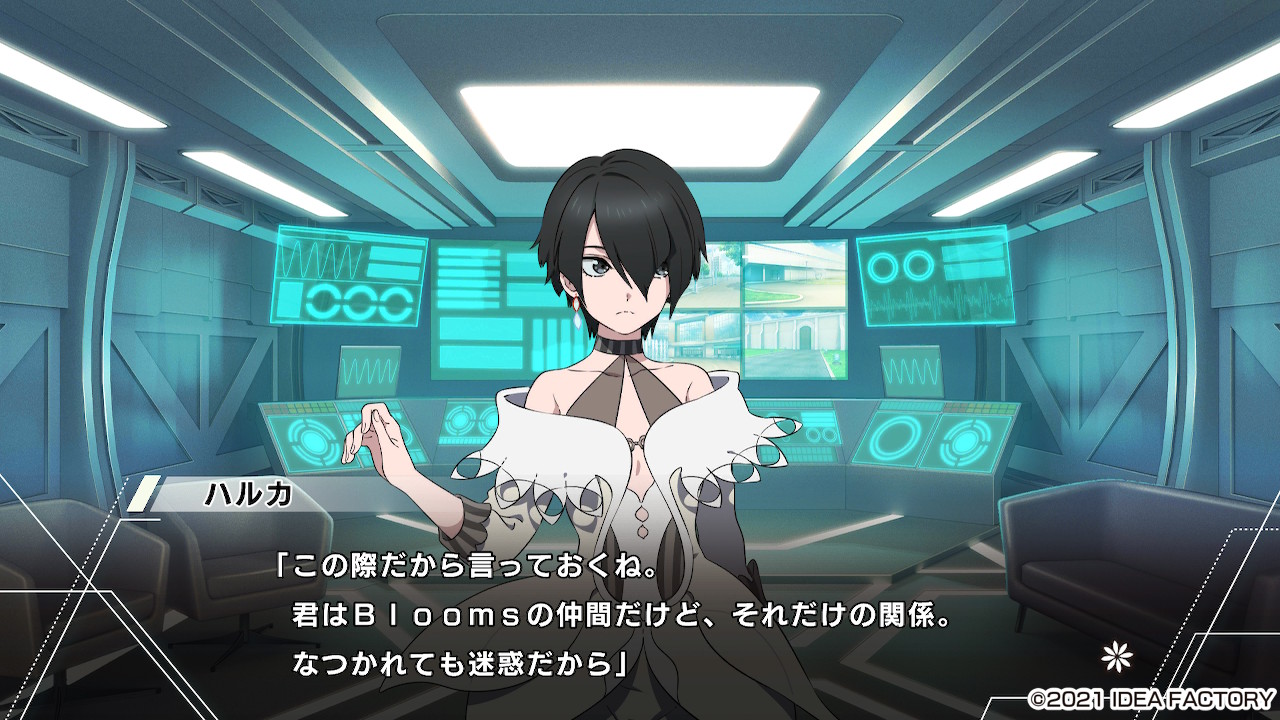Advance dialogue with the white flower icon
Image resolution: width=1280 pixels, height=720 pixels.
[x=1113, y=658]
